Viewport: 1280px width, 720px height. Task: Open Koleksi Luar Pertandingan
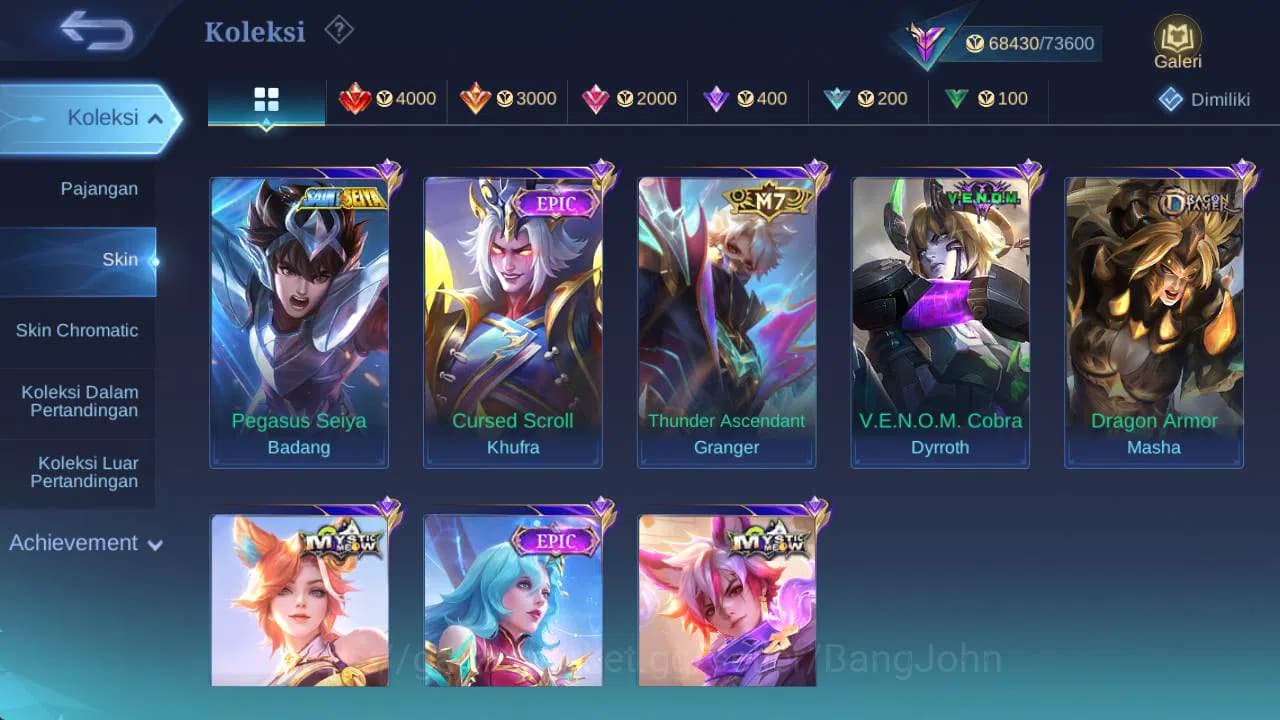78,472
